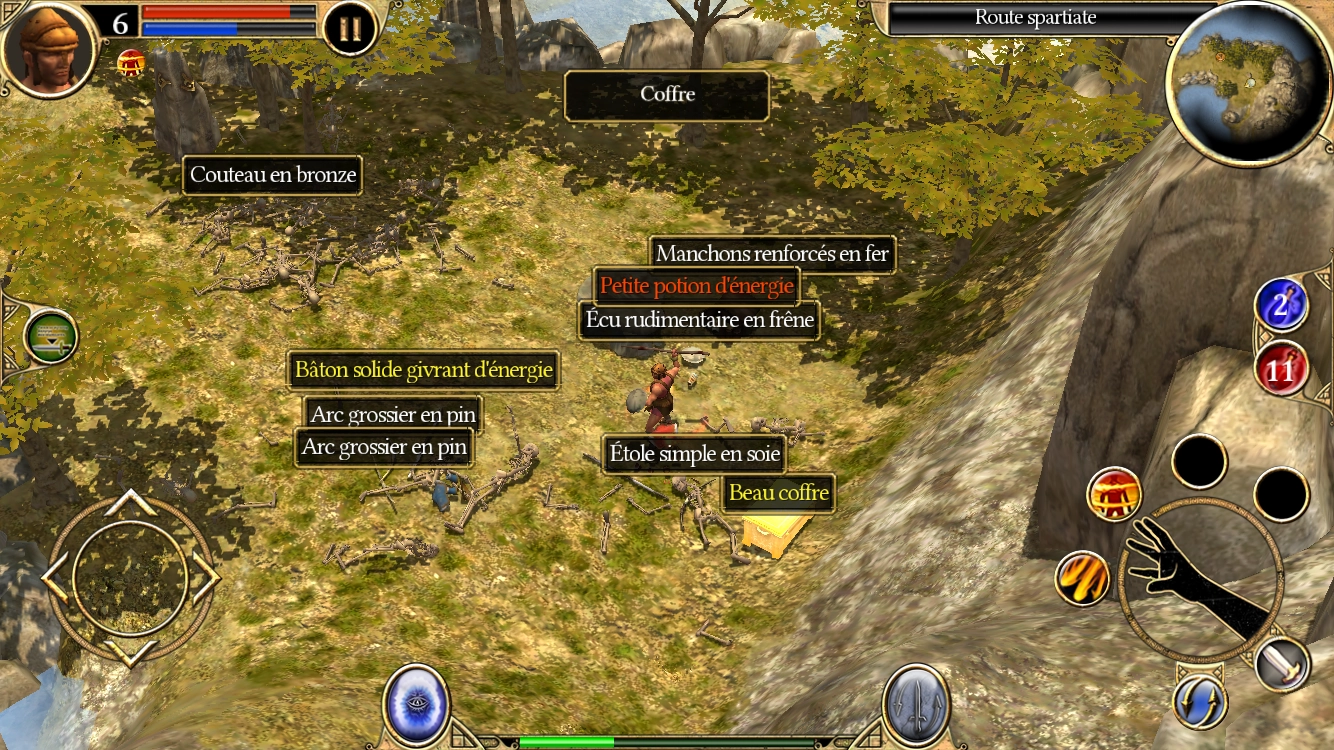Tap the green side panel button
This screenshot has height=750, width=1334.
[50, 337]
